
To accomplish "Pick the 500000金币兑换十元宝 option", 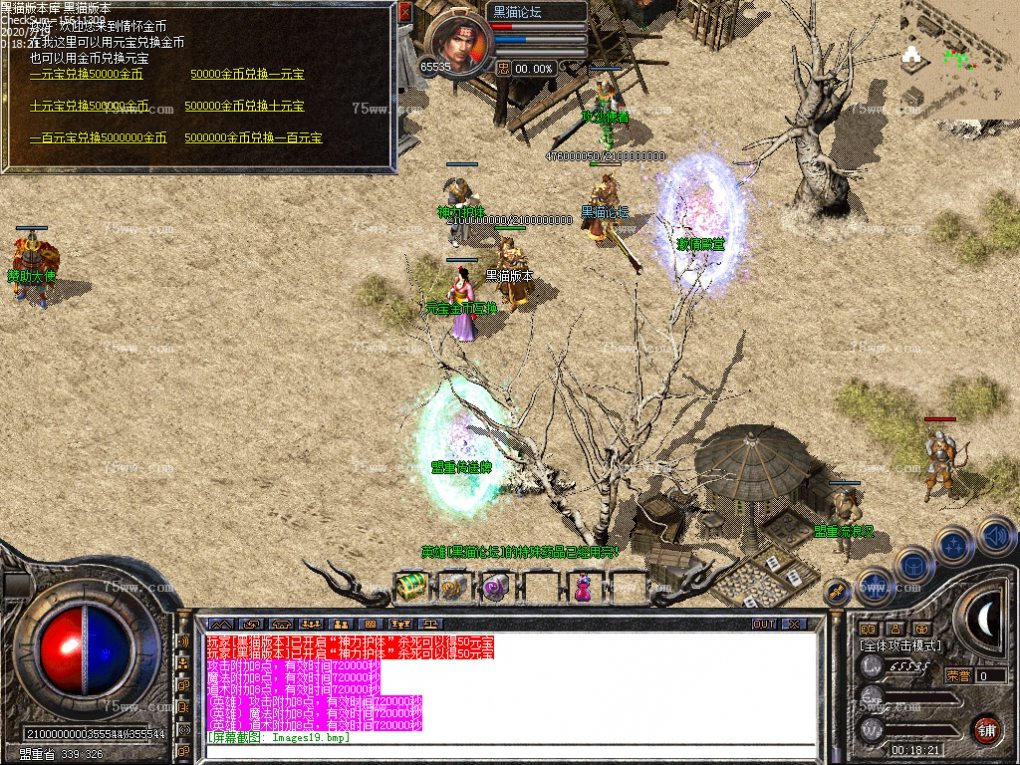I will (244, 106).
